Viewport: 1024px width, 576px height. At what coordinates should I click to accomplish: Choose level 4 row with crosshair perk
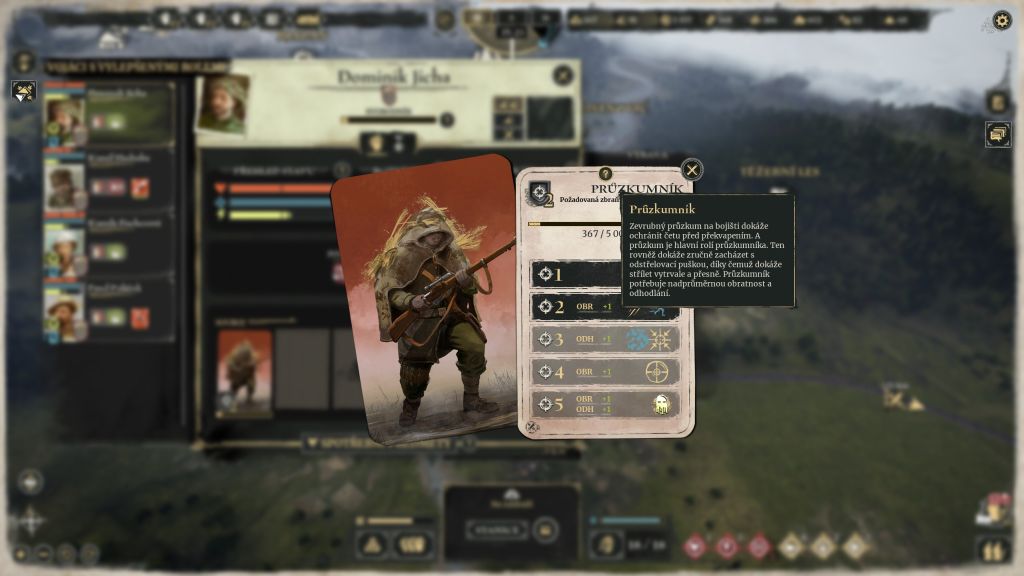(x=604, y=372)
